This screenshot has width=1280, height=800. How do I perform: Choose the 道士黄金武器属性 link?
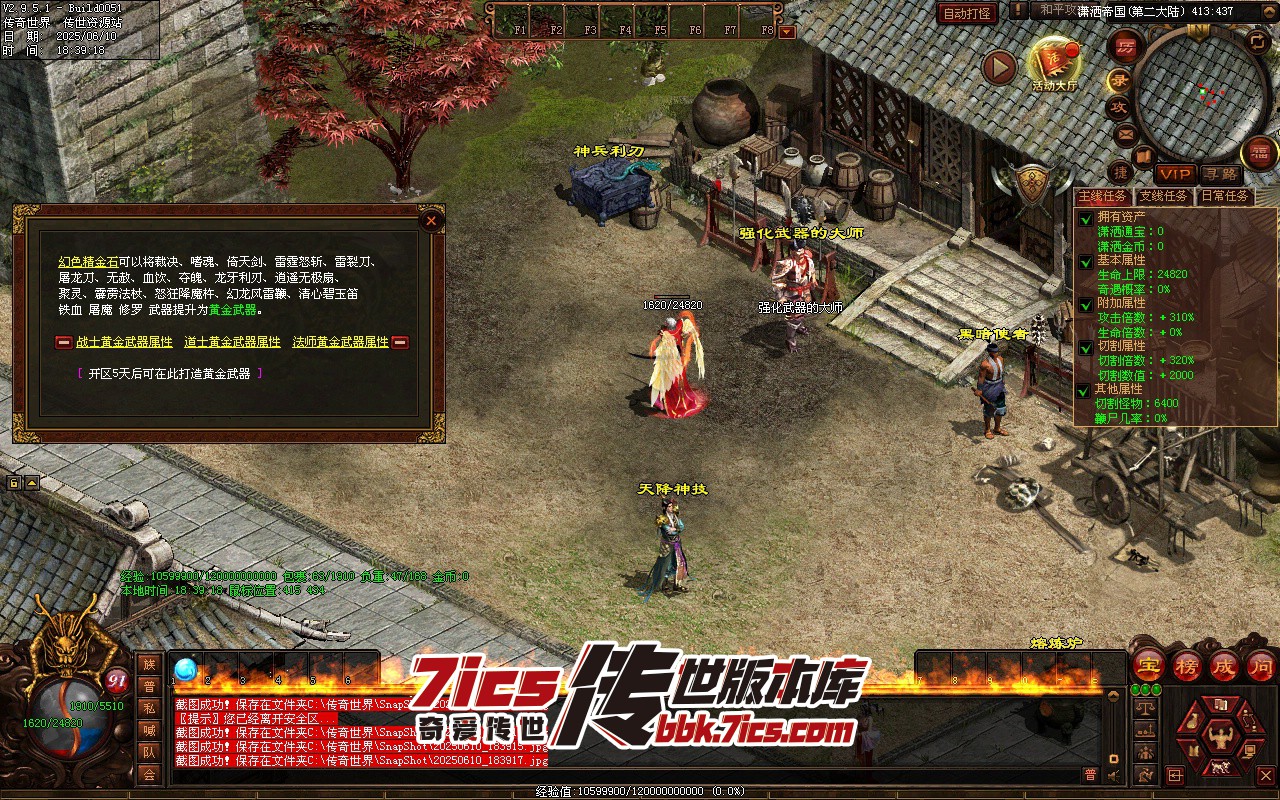pos(232,342)
